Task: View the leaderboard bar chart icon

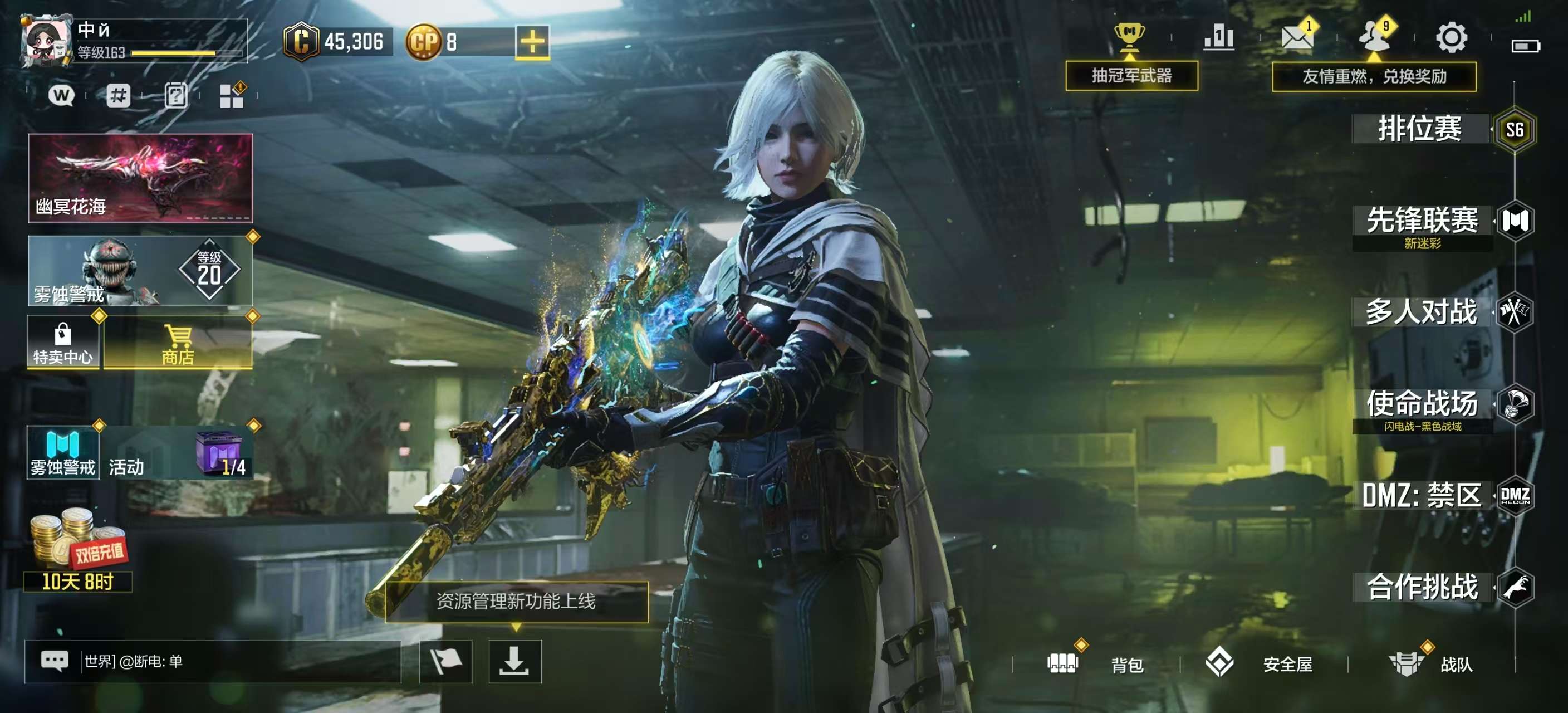Action: tap(1219, 38)
